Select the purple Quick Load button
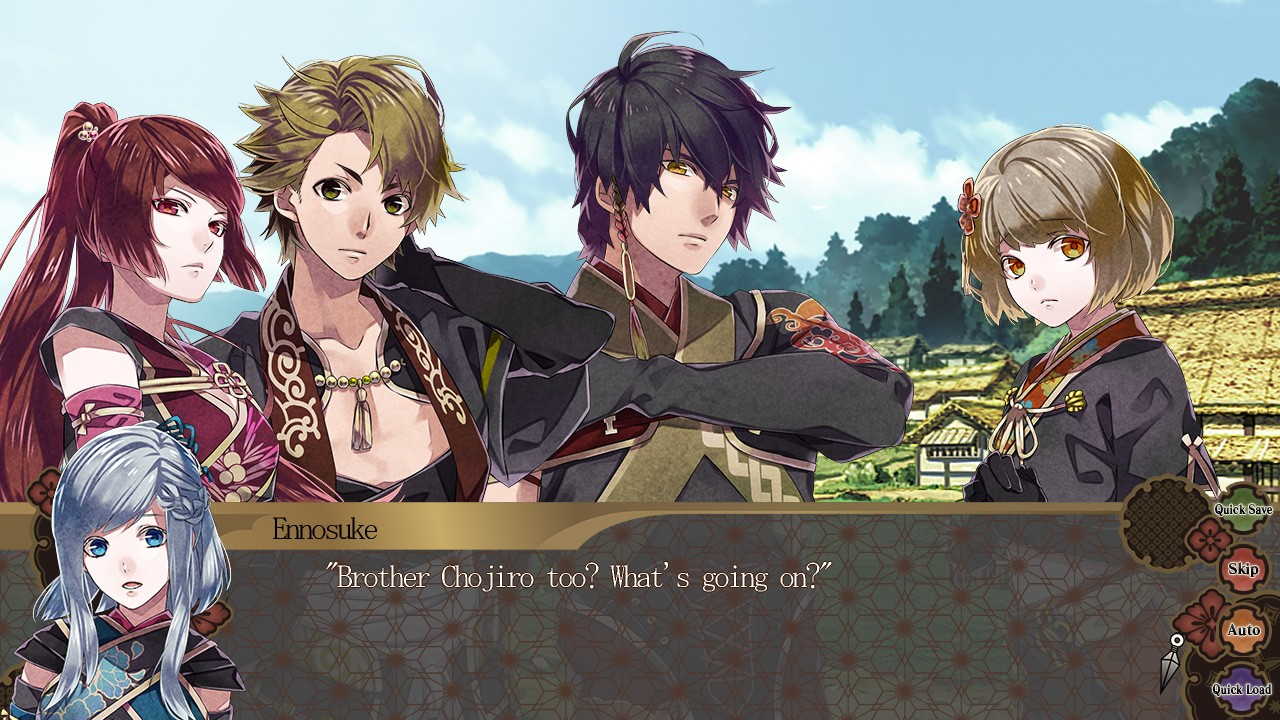The height and width of the screenshot is (720, 1280). tap(1241, 689)
